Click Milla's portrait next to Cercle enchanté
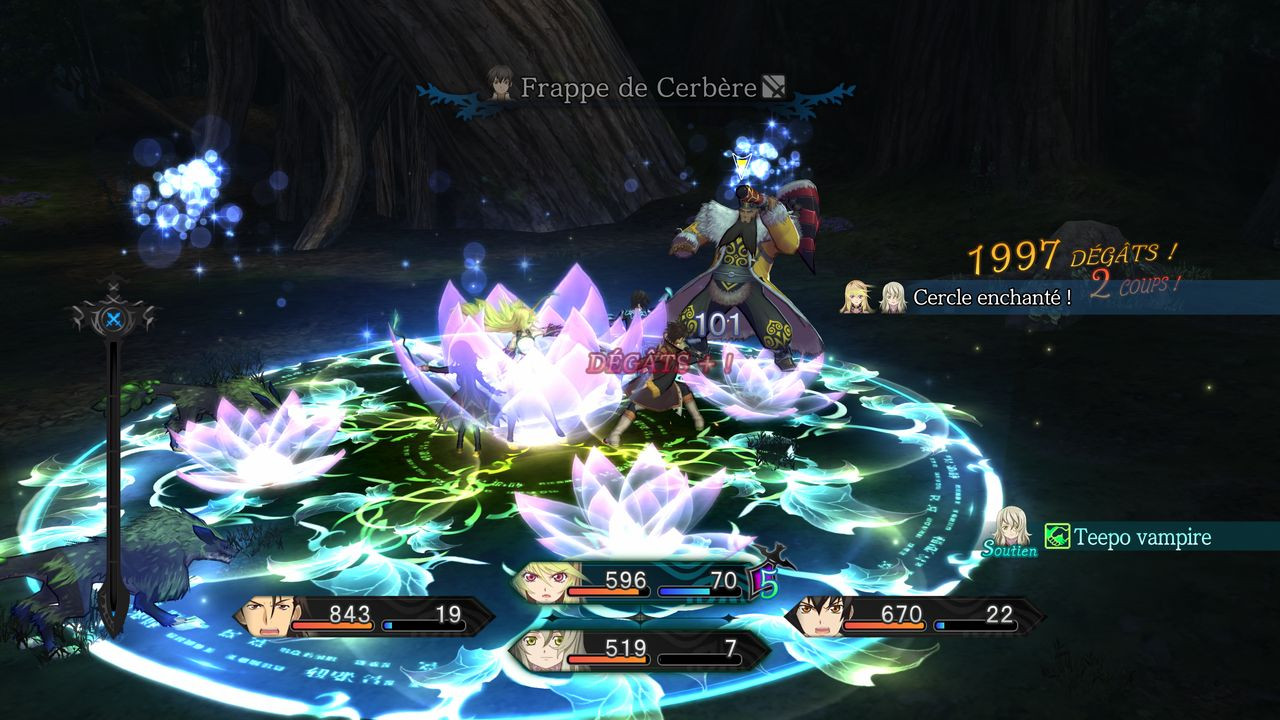This screenshot has height=720, width=1280. coord(856,297)
